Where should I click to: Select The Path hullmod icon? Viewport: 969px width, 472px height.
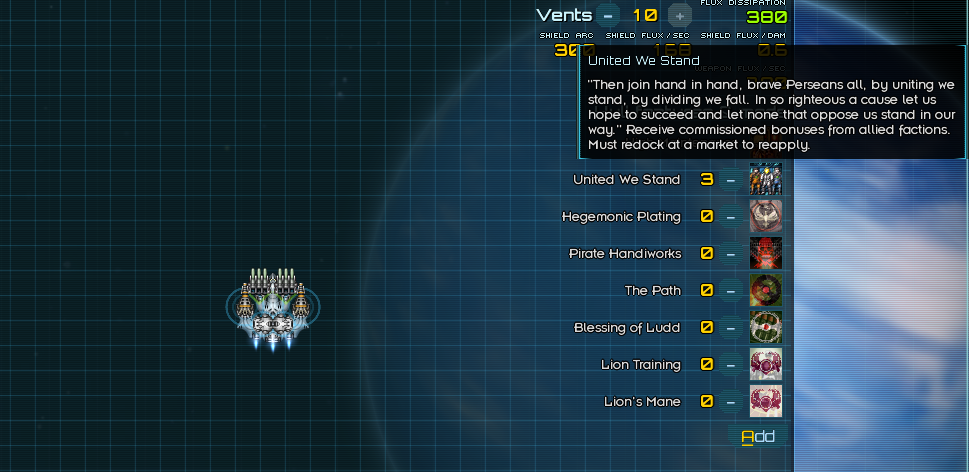pos(765,291)
